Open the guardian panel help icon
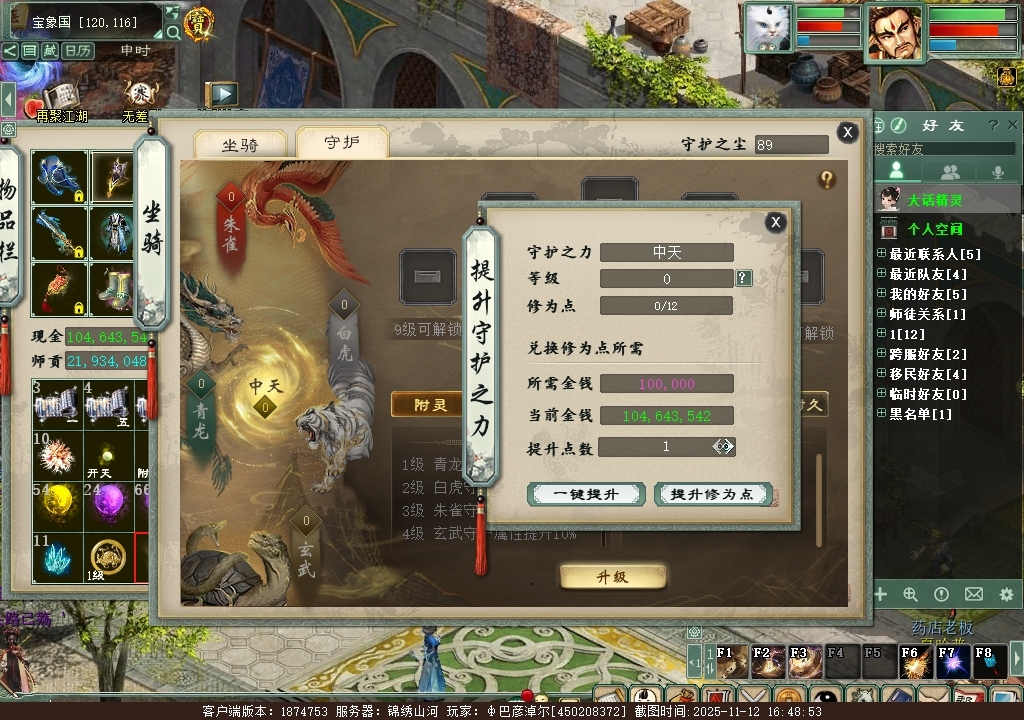 click(827, 179)
